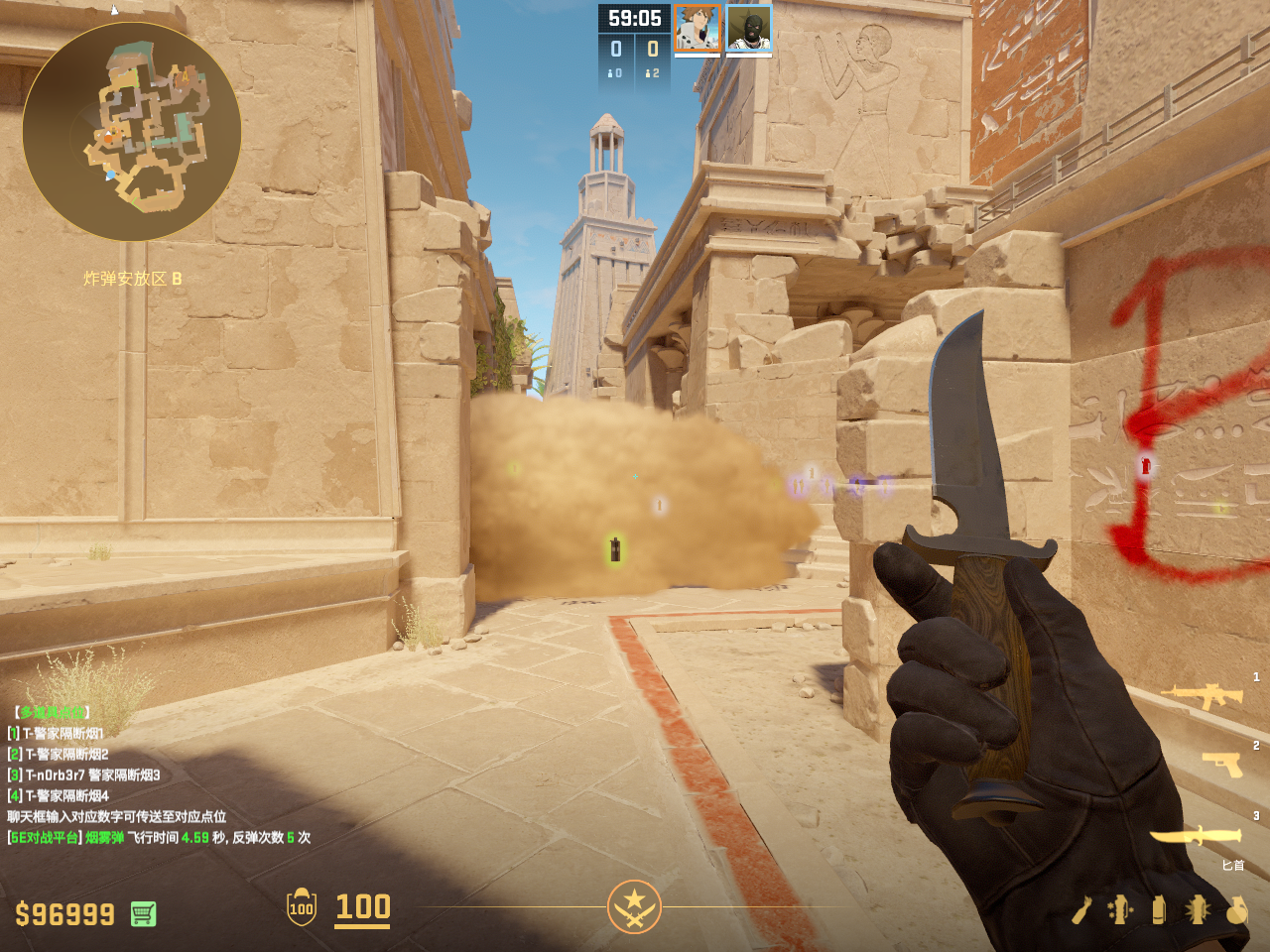
Task: Click the balaclava player avatar
Action: click(x=749, y=28)
